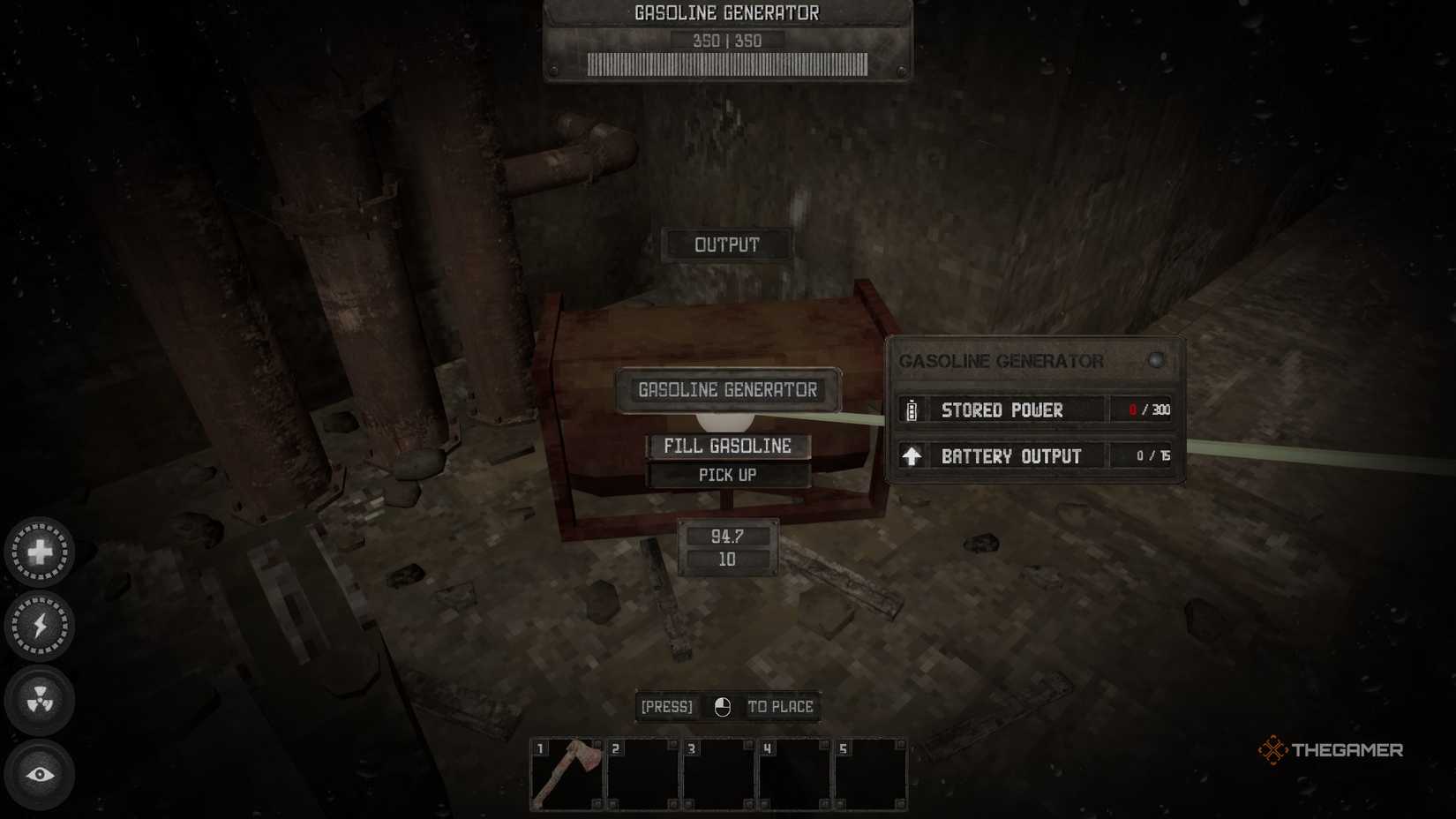This screenshot has width=1456, height=819.
Task: Click the eye visibility icon
Action: tap(39, 773)
